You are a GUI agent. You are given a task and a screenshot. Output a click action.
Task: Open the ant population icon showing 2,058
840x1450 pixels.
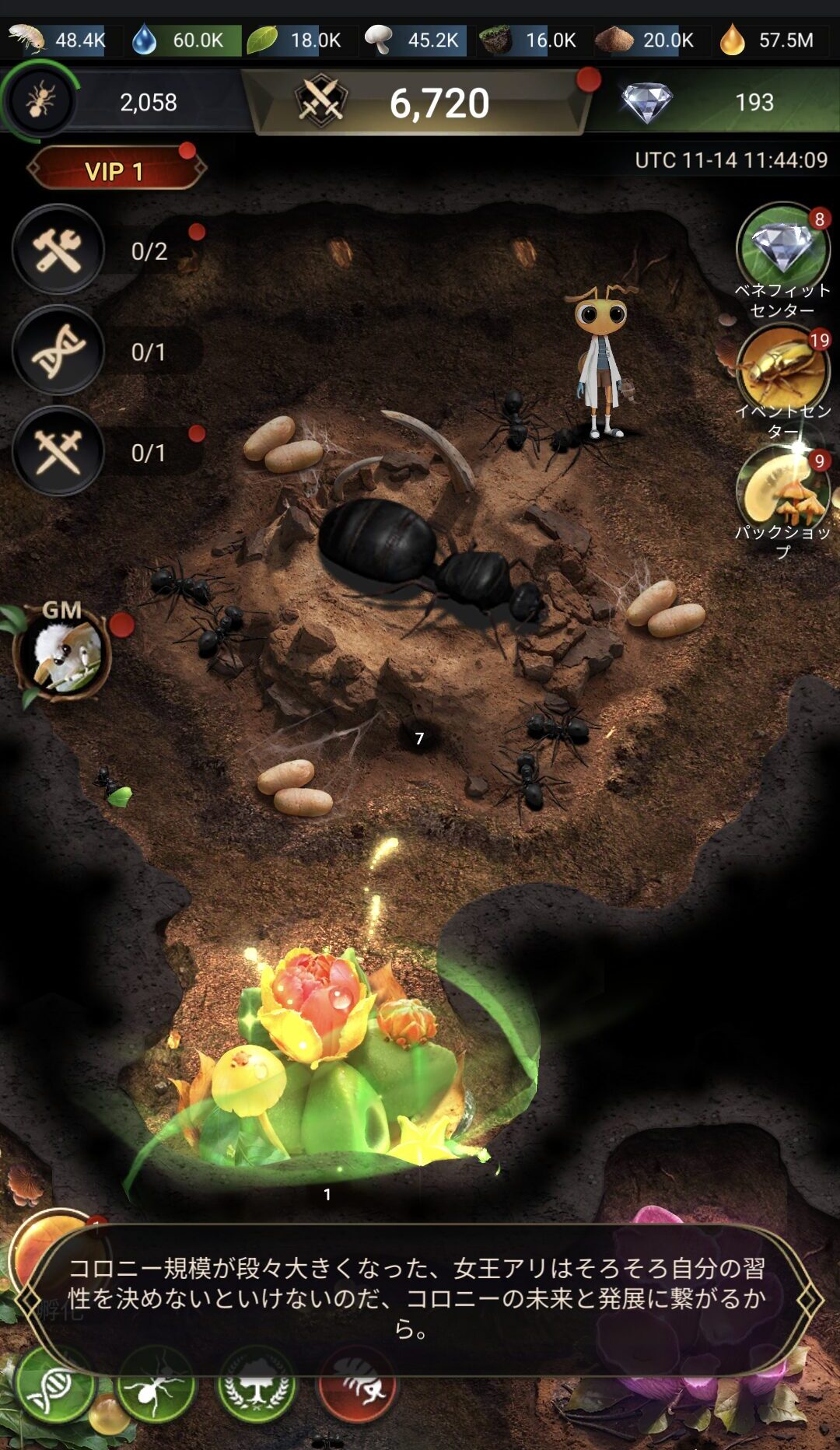tap(40, 101)
